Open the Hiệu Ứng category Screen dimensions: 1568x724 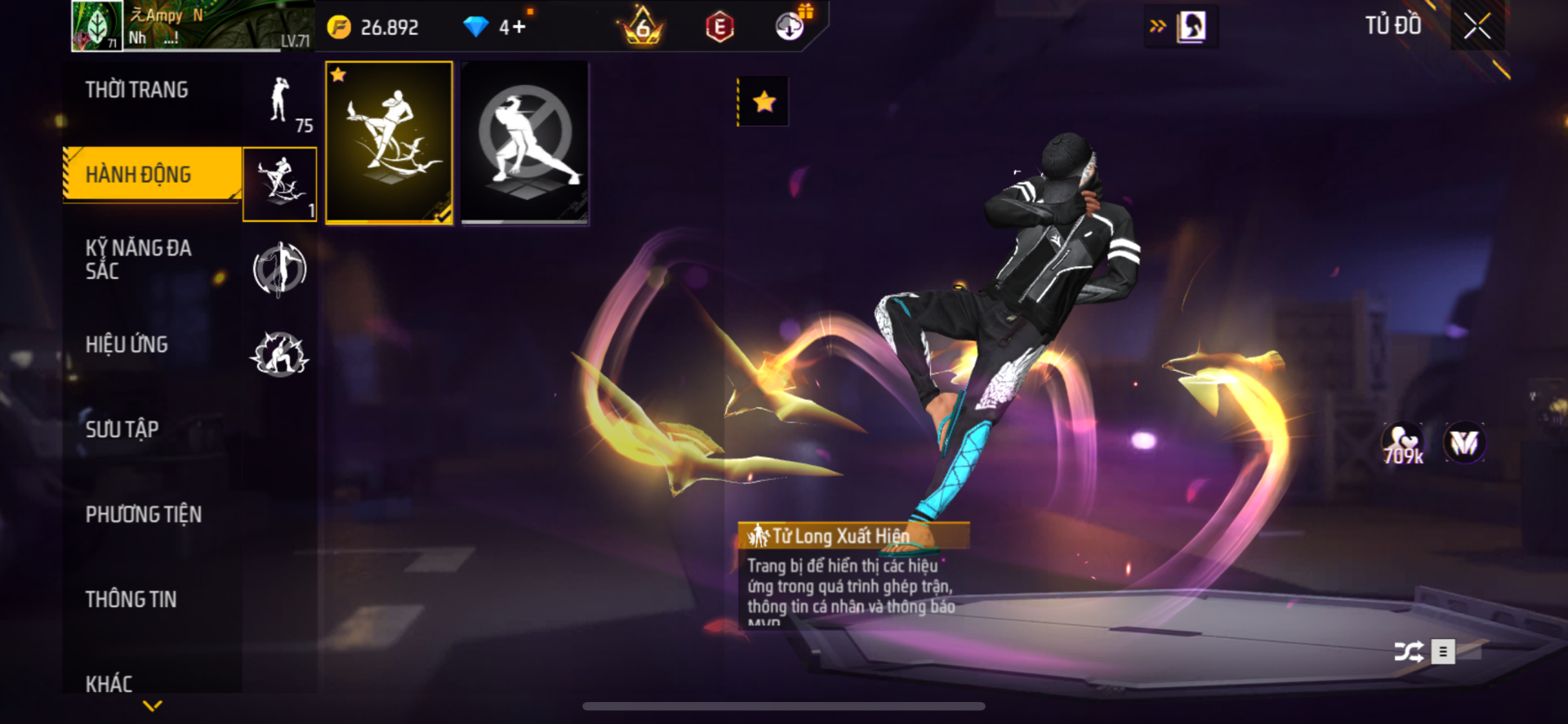pyautogui.click(x=127, y=344)
